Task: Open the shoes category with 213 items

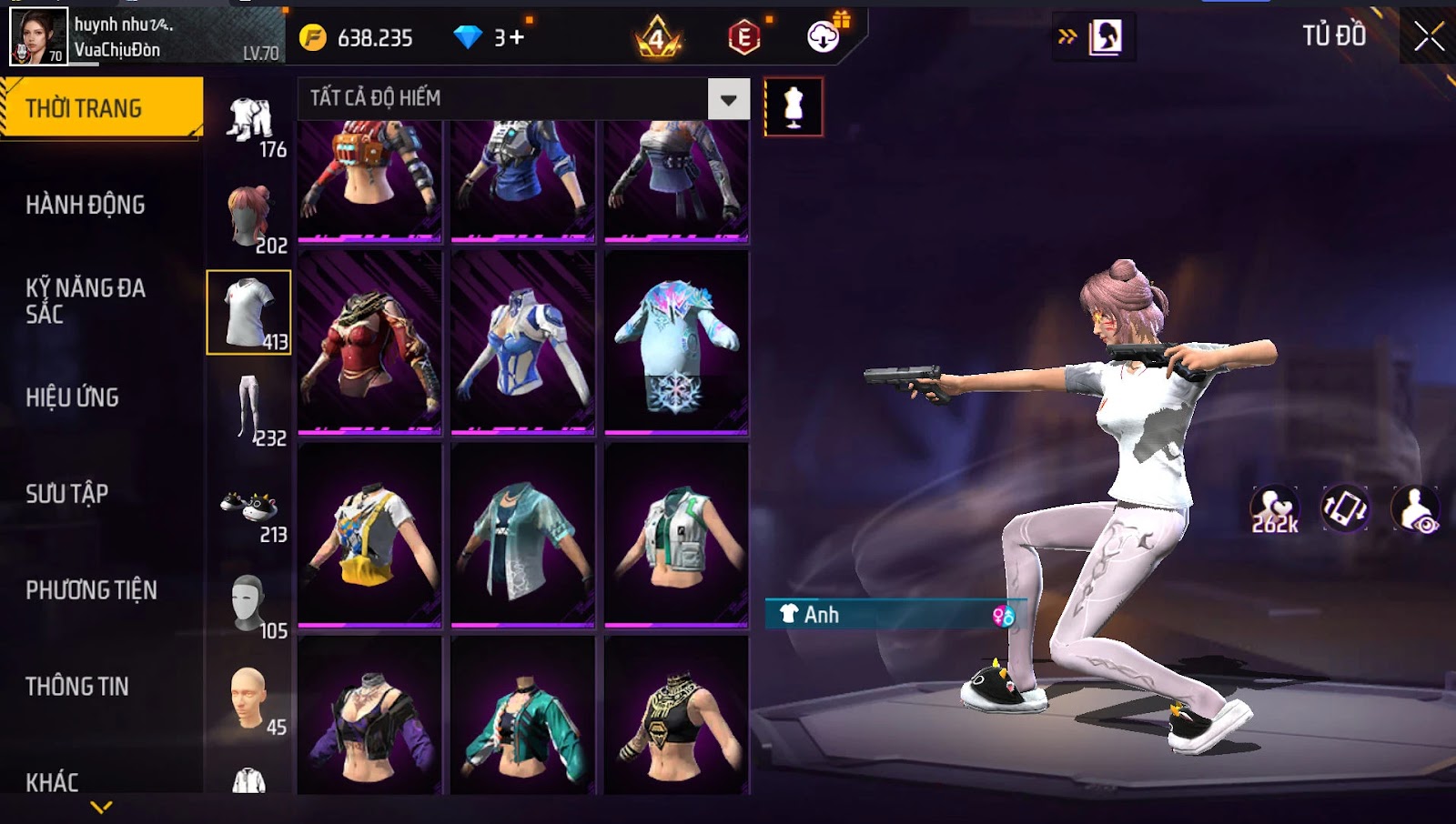Action: (250, 509)
